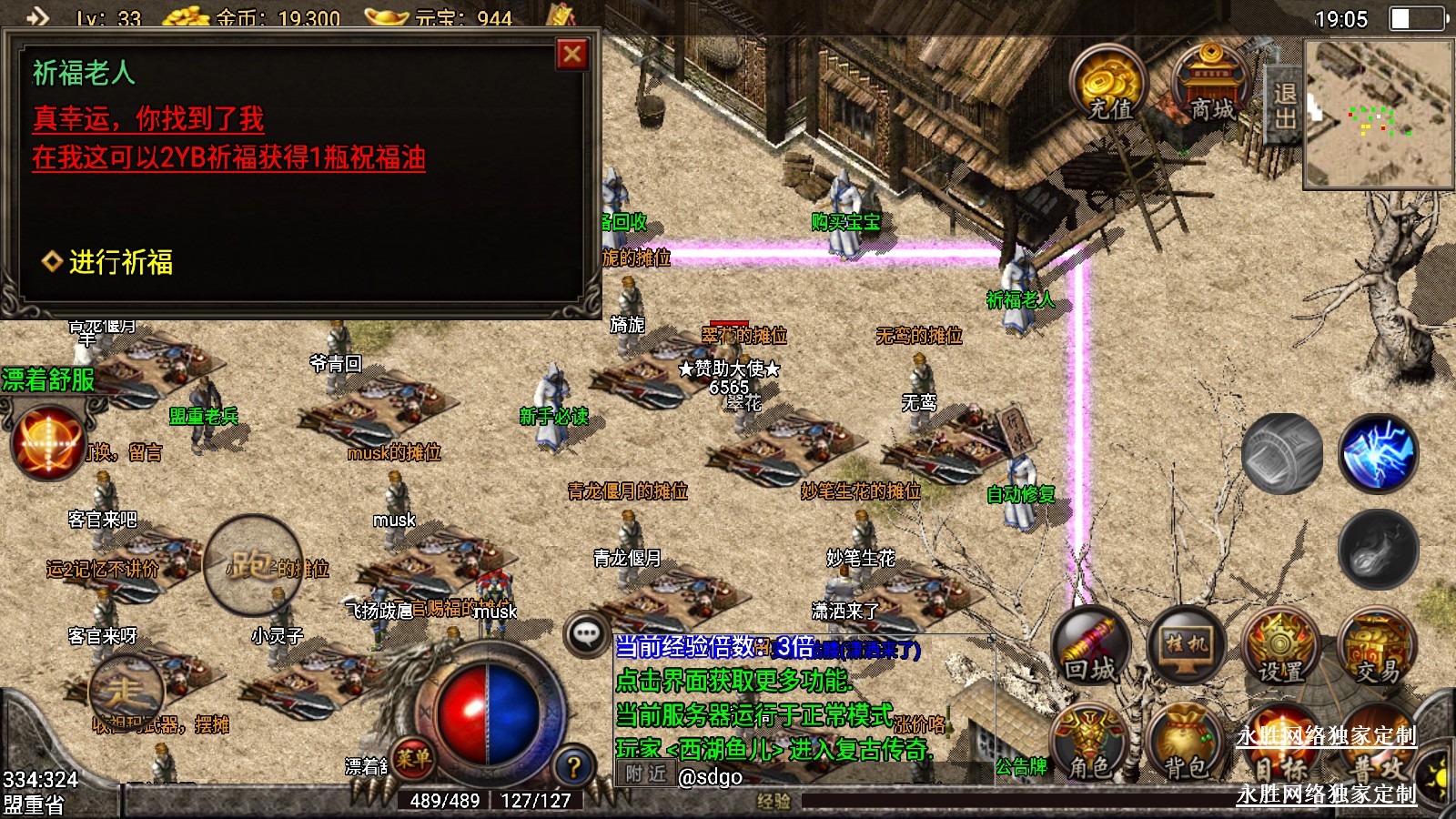
Task: Tap the 跑 run button
Action: click(253, 565)
